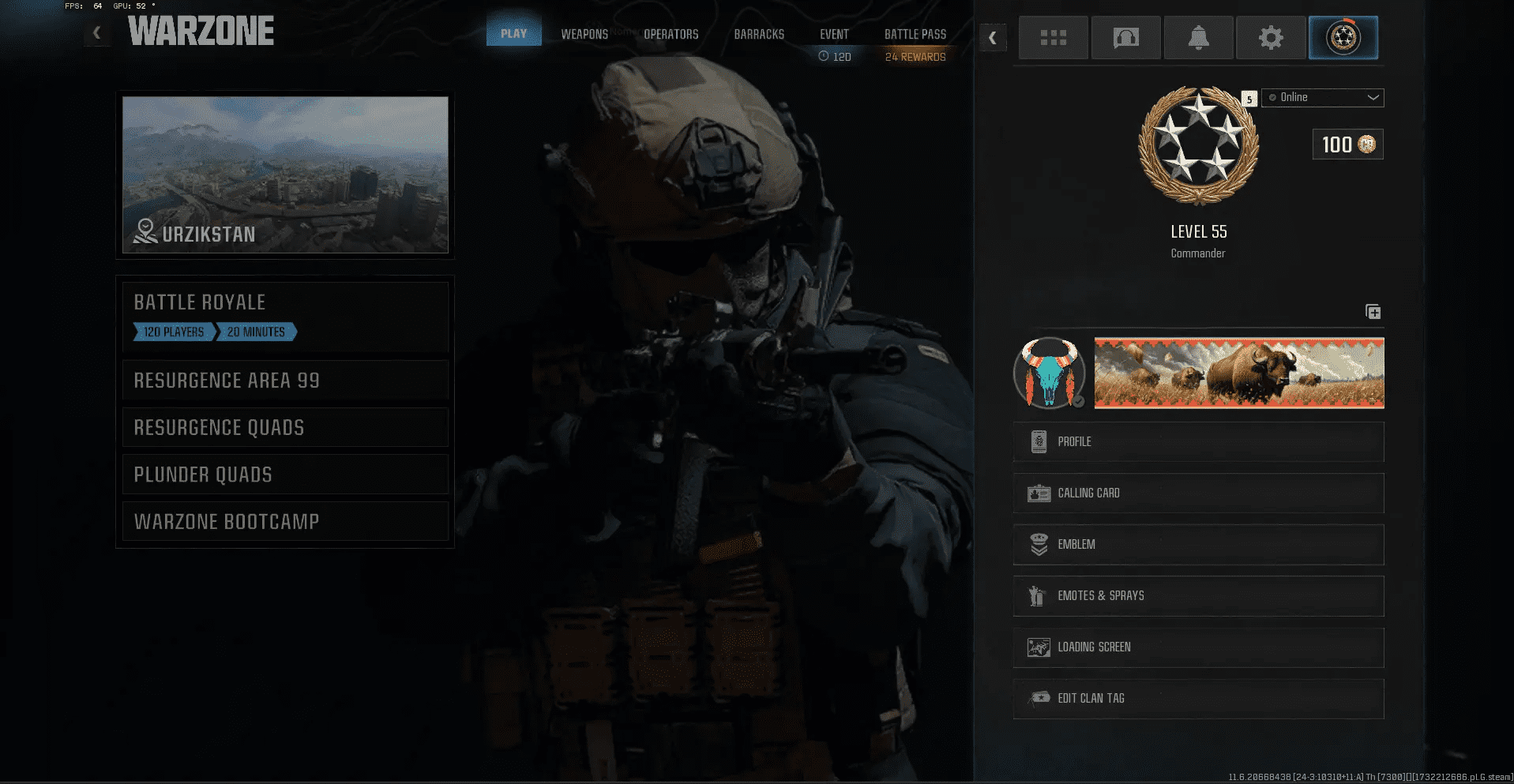Open the social/channels grid icon

point(1053,37)
